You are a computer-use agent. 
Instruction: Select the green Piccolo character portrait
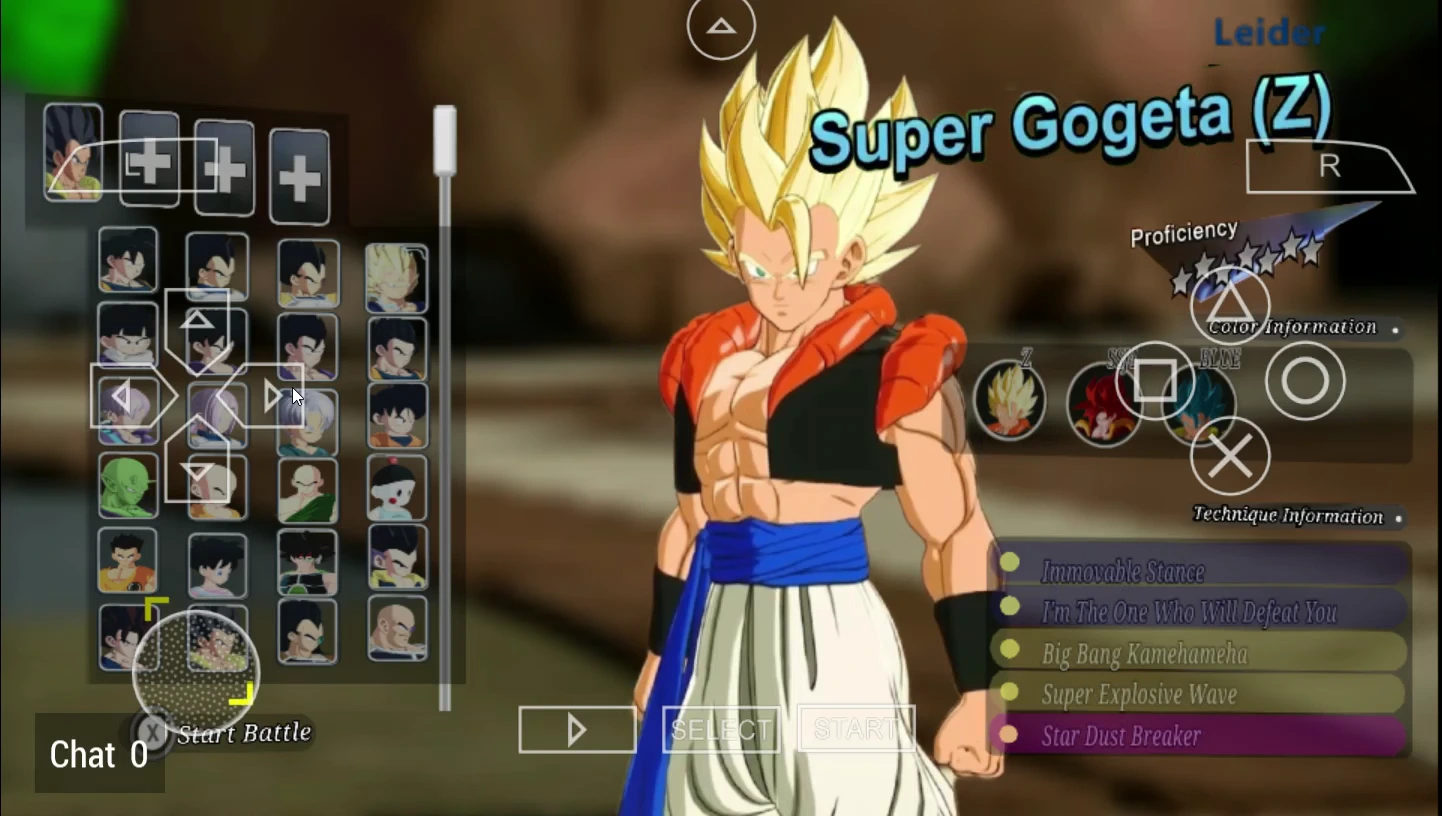click(128, 487)
